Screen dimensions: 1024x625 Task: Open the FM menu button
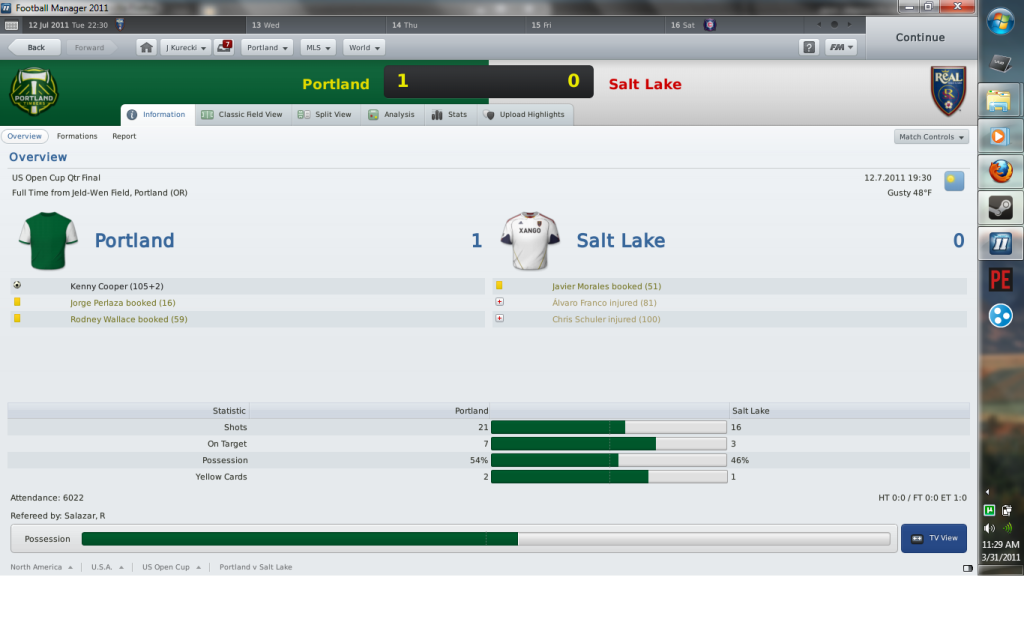[840, 47]
